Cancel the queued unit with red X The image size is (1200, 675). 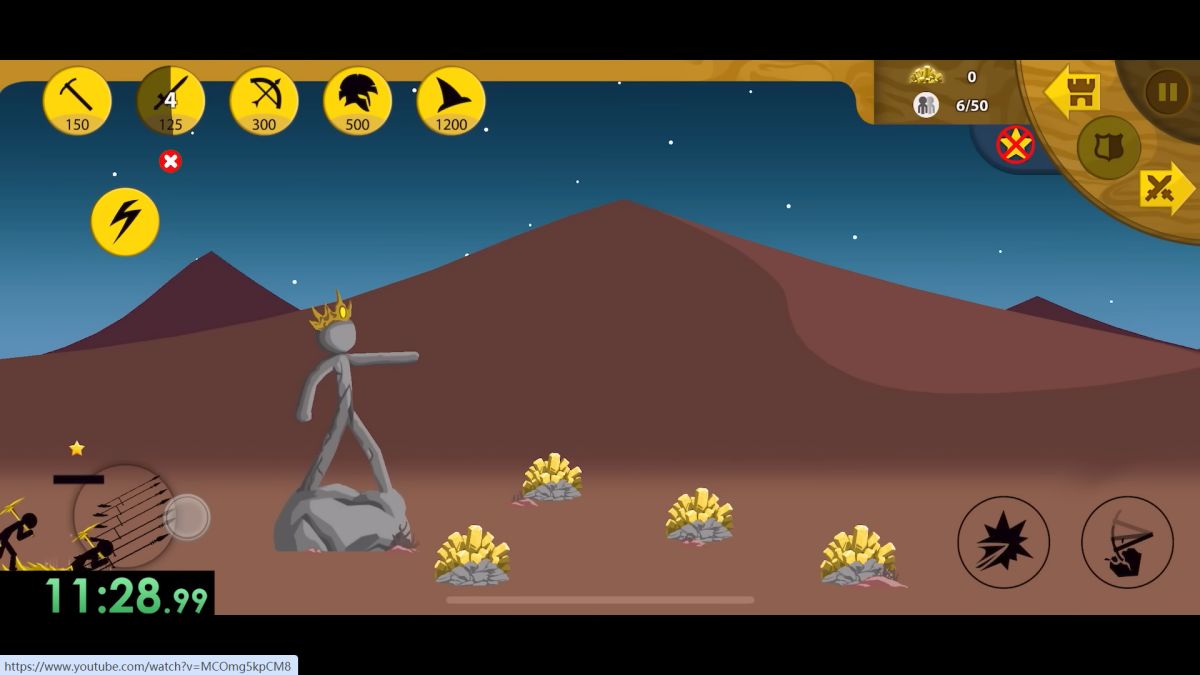coord(171,161)
